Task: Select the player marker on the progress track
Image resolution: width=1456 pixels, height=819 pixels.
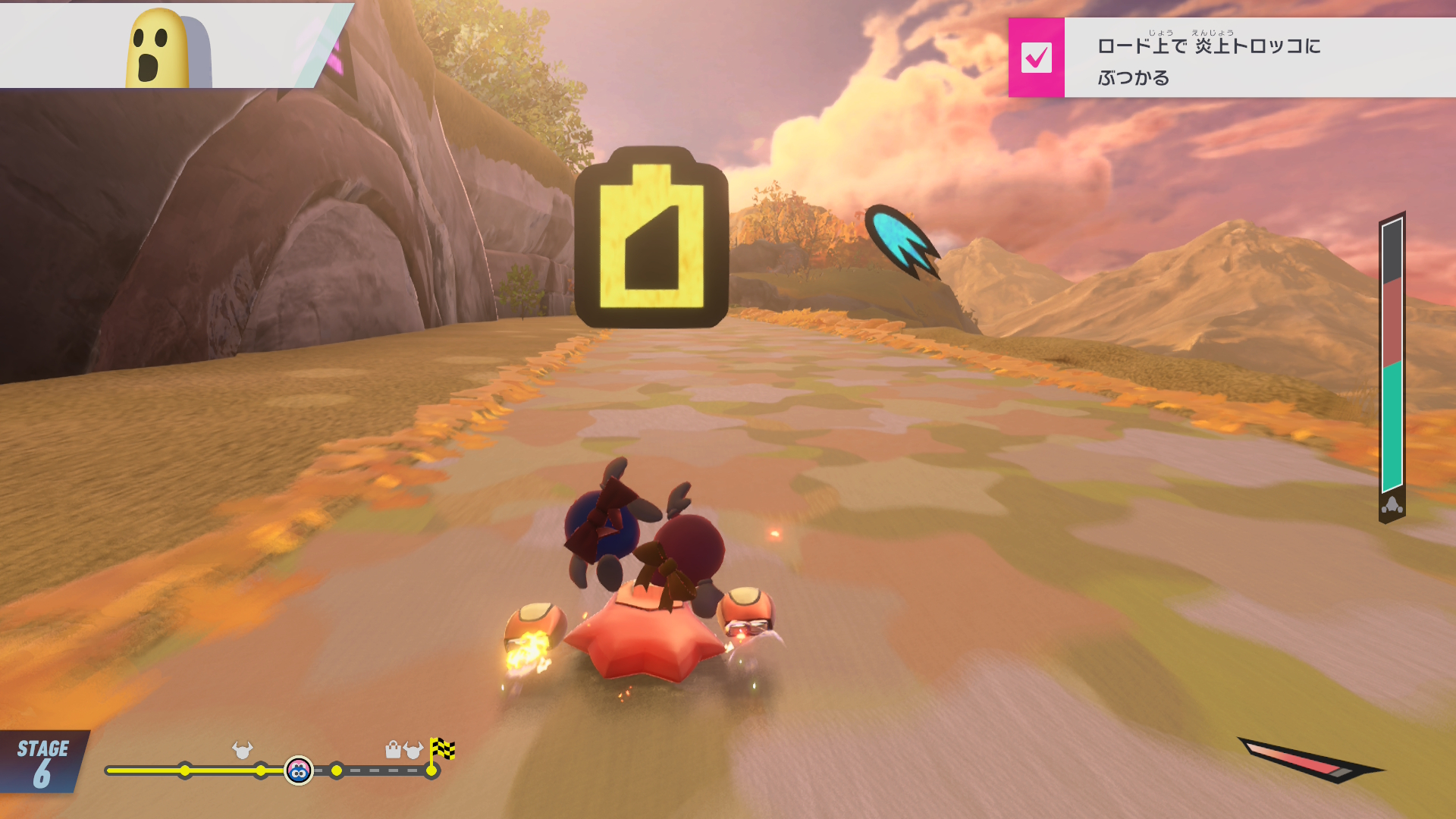Action: (x=299, y=771)
